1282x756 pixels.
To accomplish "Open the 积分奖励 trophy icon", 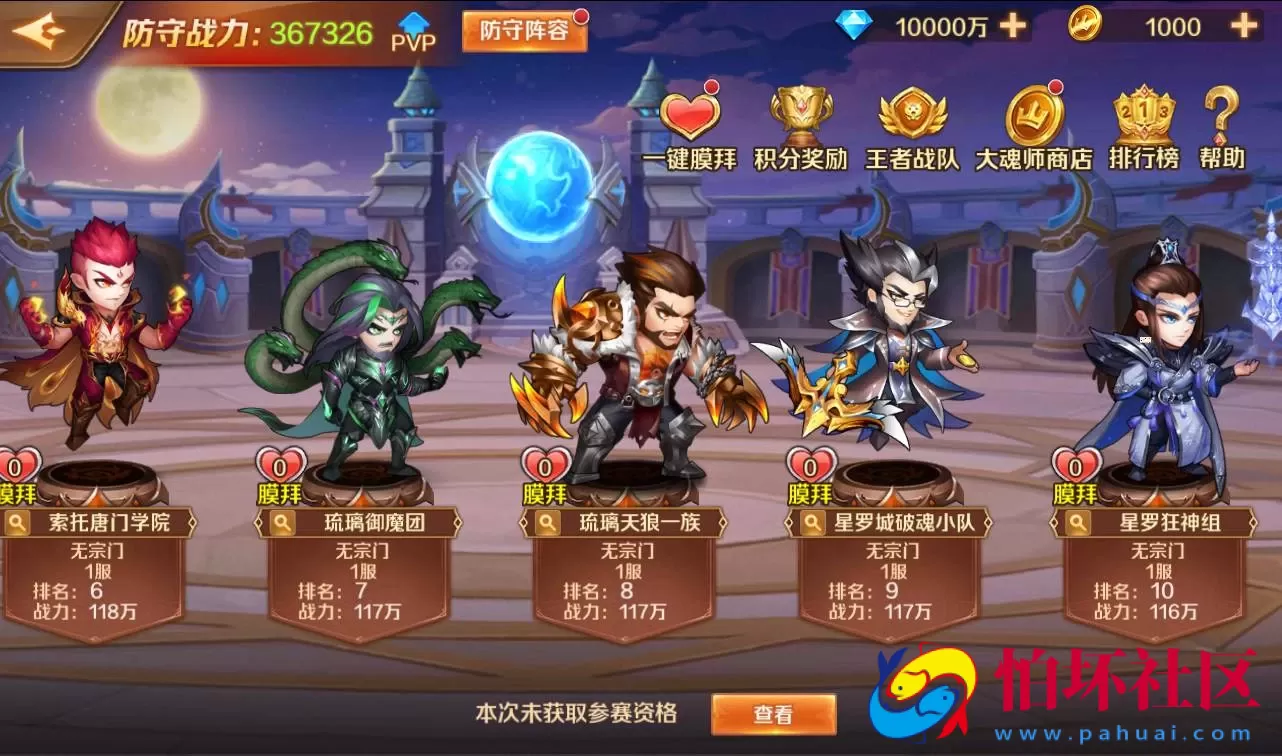I will tap(798, 113).
